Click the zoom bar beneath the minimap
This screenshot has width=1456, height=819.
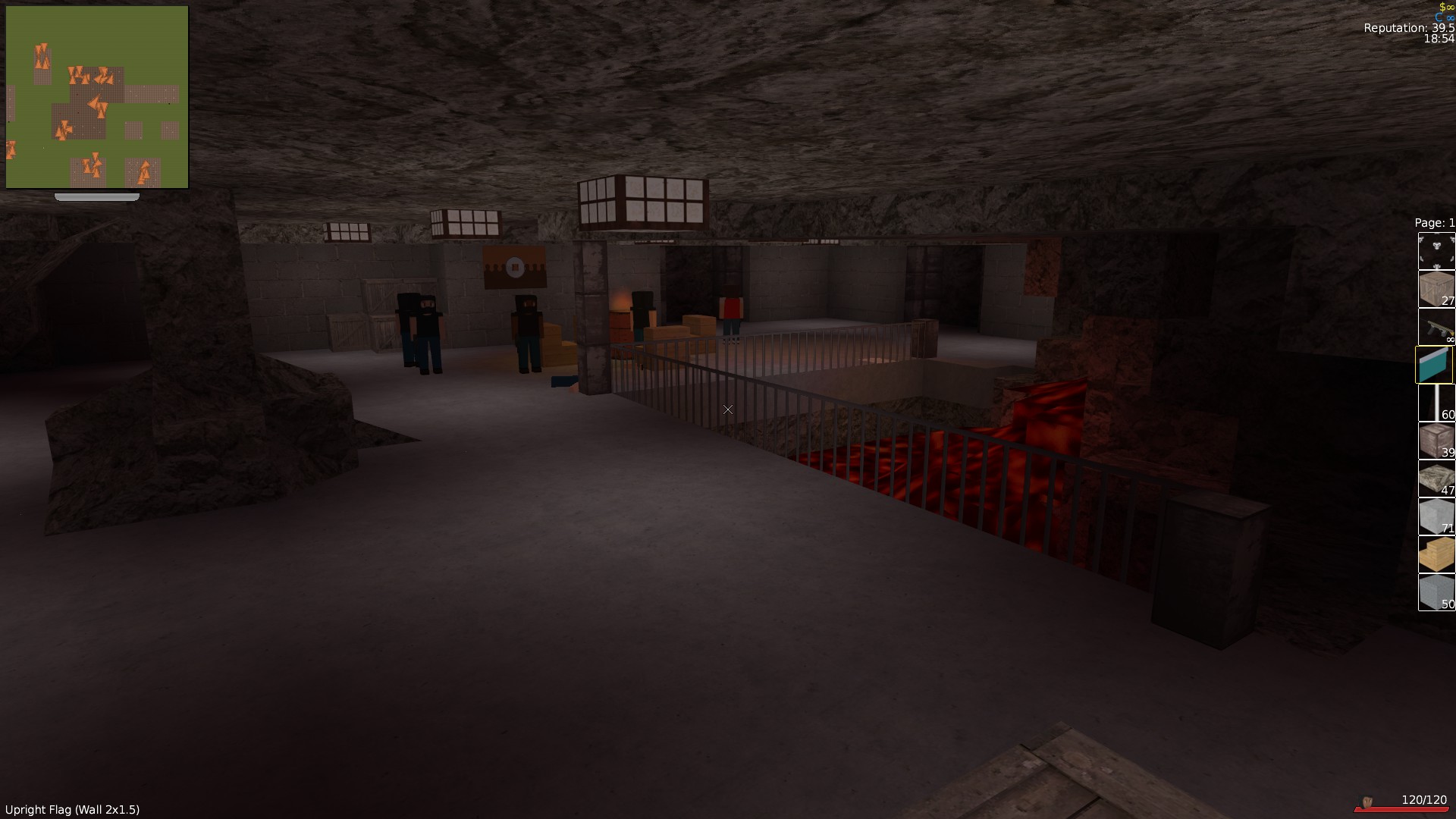coord(96,196)
